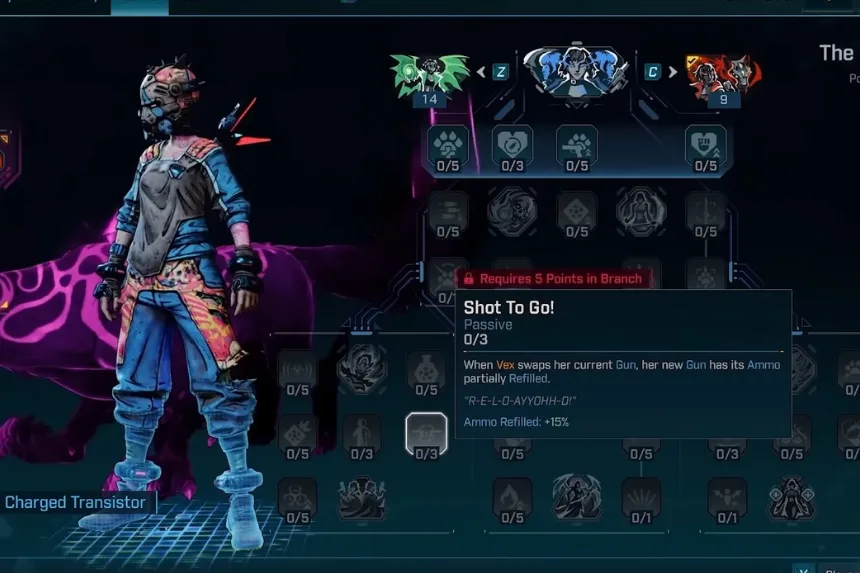
Task: Select the scythe reaper augment node
Action: 576,497
